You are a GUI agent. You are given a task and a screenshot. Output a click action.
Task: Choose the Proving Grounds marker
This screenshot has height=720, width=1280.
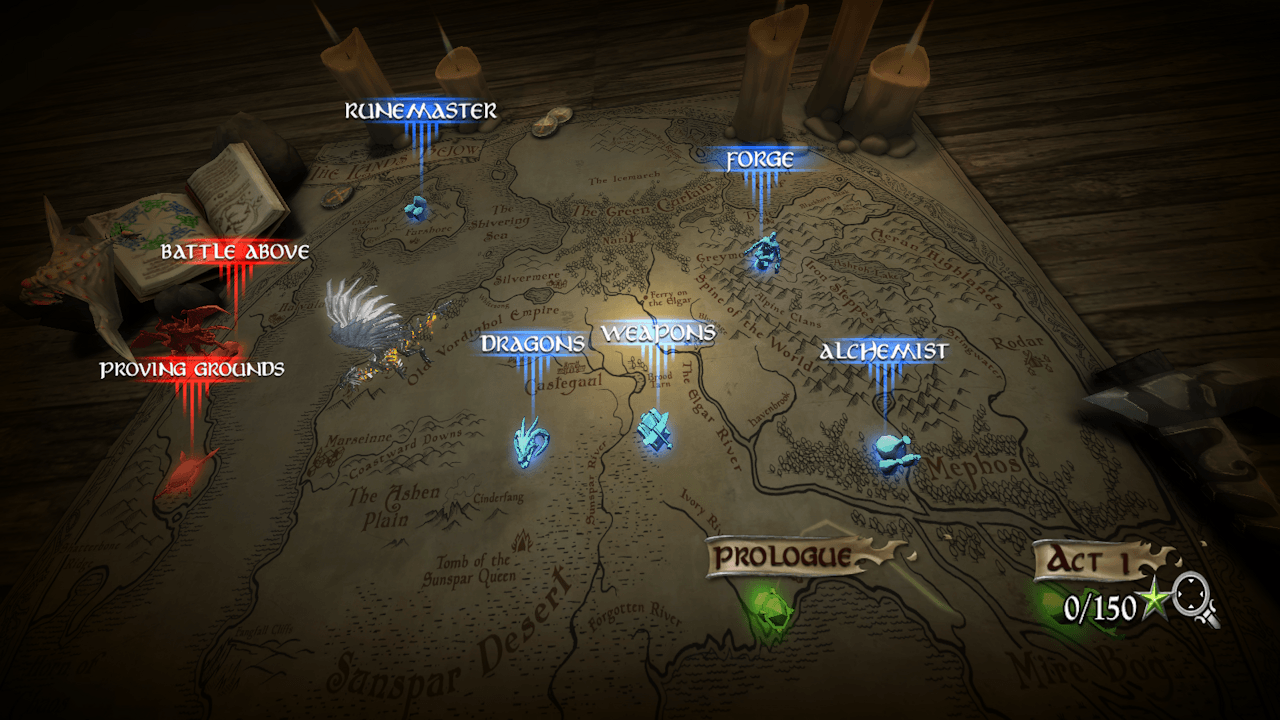[191, 370]
